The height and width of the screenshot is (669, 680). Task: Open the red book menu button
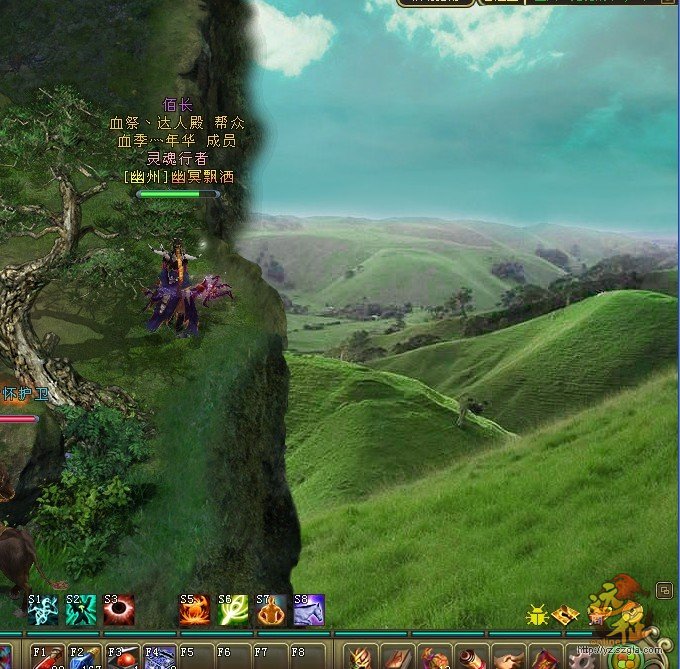545,658
